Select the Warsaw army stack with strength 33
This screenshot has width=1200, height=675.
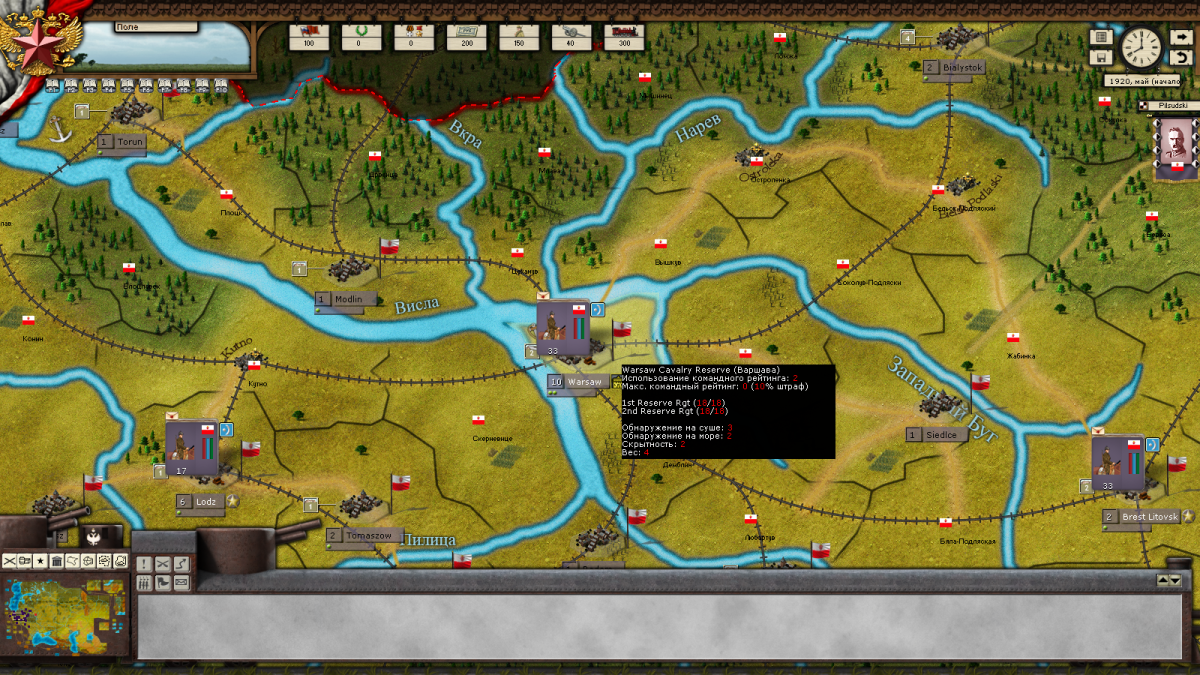coord(560,329)
